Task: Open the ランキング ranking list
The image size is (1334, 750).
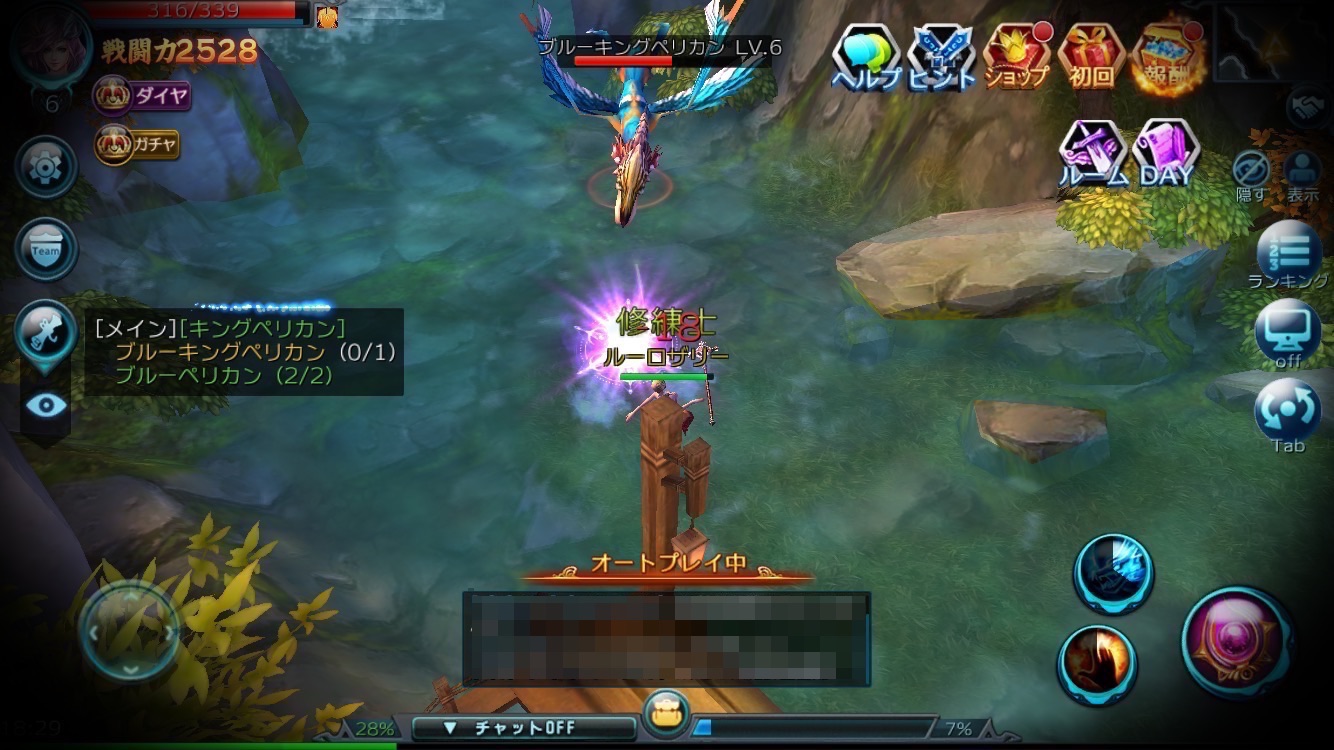Action: click(x=1289, y=254)
